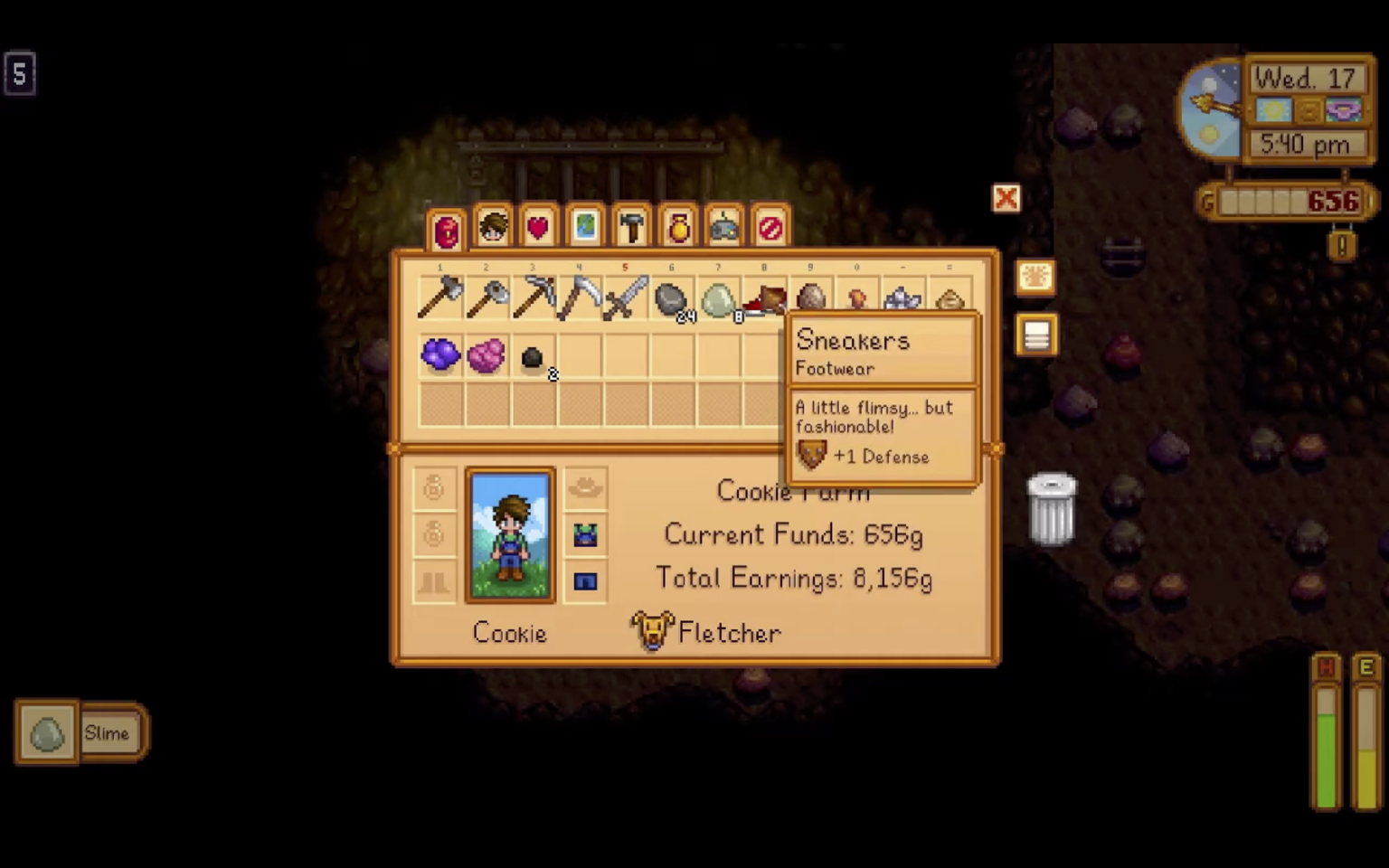
Task: Click Cookie's character portrait
Action: 509,533
